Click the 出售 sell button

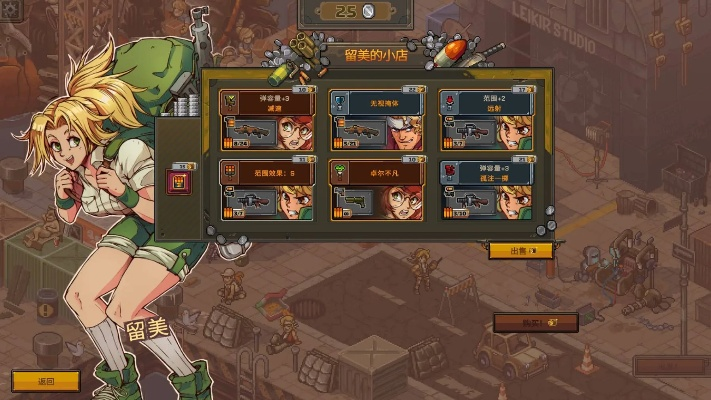(x=519, y=251)
